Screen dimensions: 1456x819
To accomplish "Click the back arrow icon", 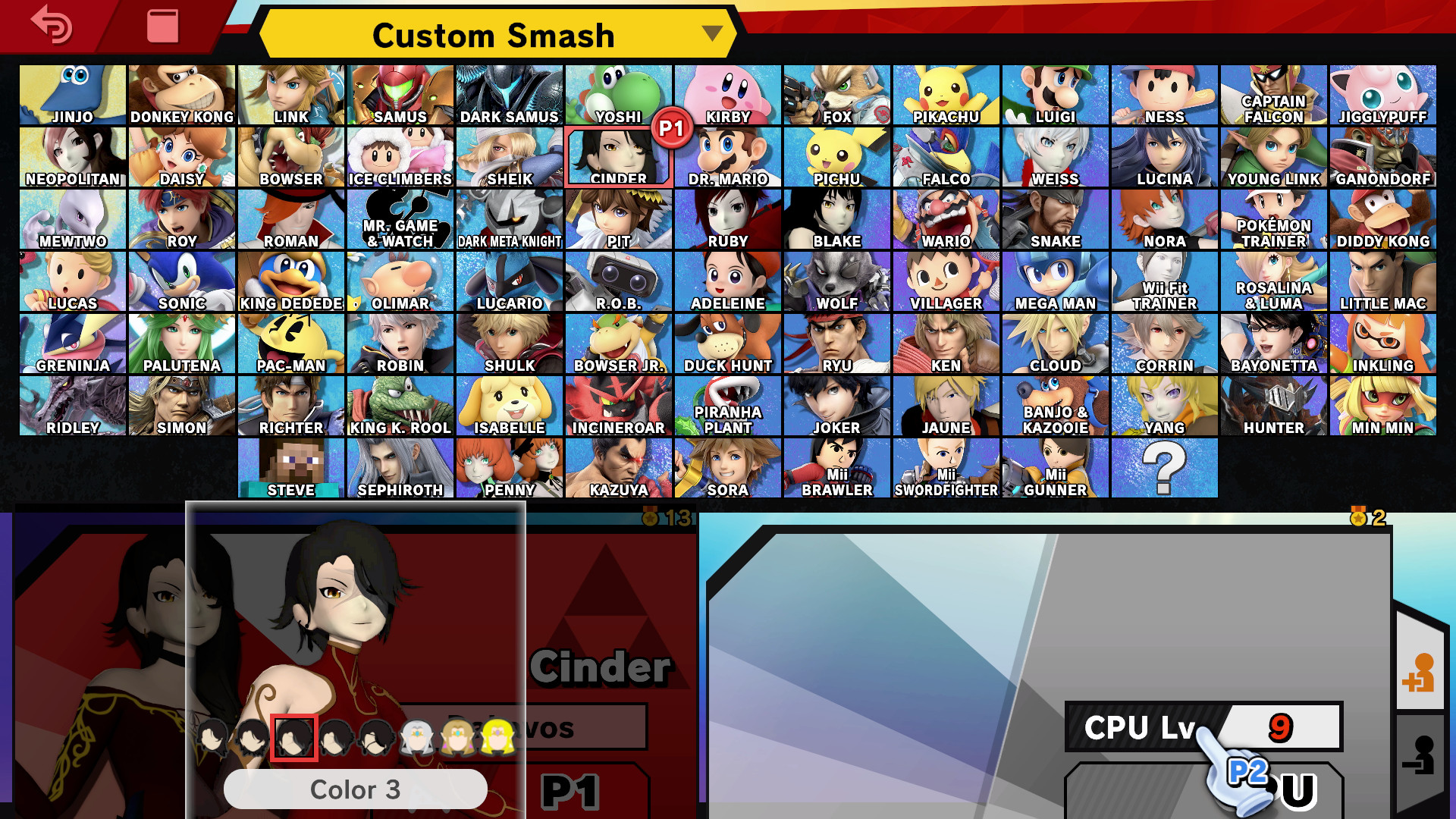I will pos(49,27).
